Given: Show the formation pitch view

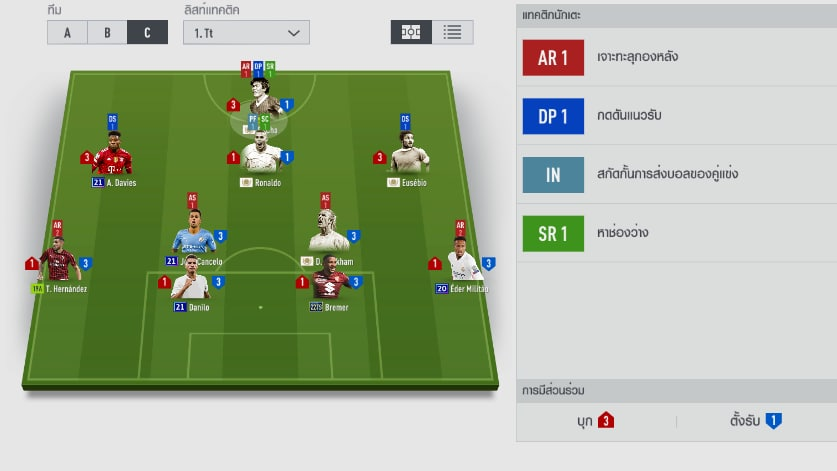Looking at the screenshot, I should 411,32.
